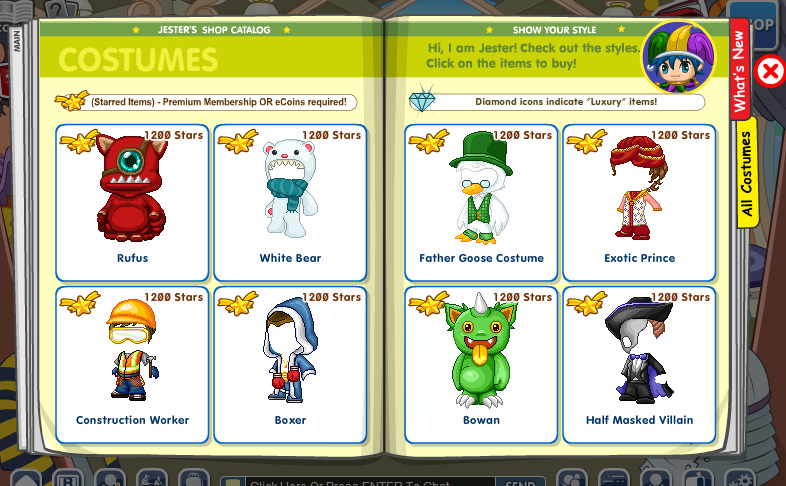Click the Send chat button

[x=520, y=481]
